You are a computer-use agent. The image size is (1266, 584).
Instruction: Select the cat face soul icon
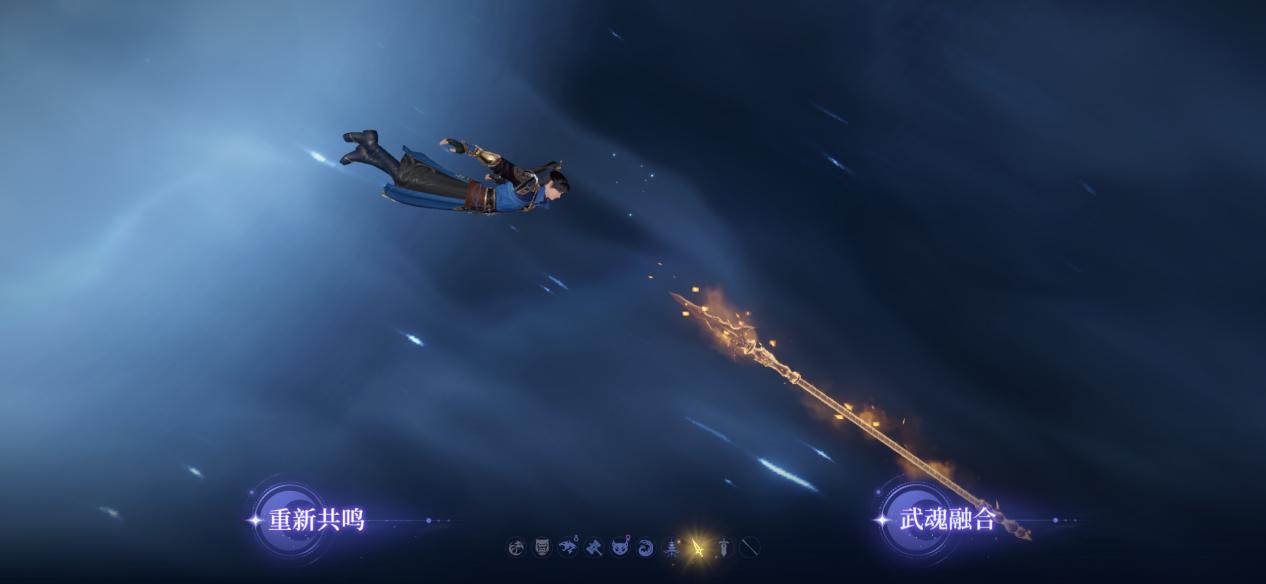620,547
